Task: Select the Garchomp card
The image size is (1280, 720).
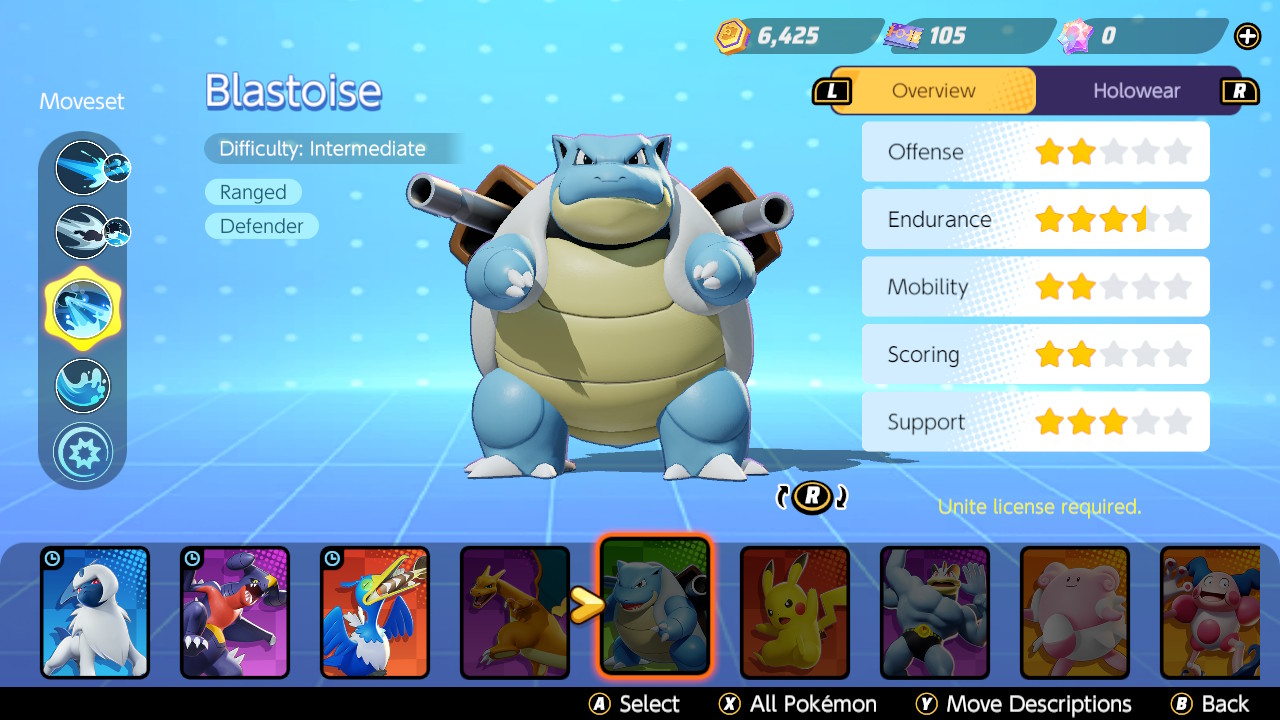Action: click(235, 611)
